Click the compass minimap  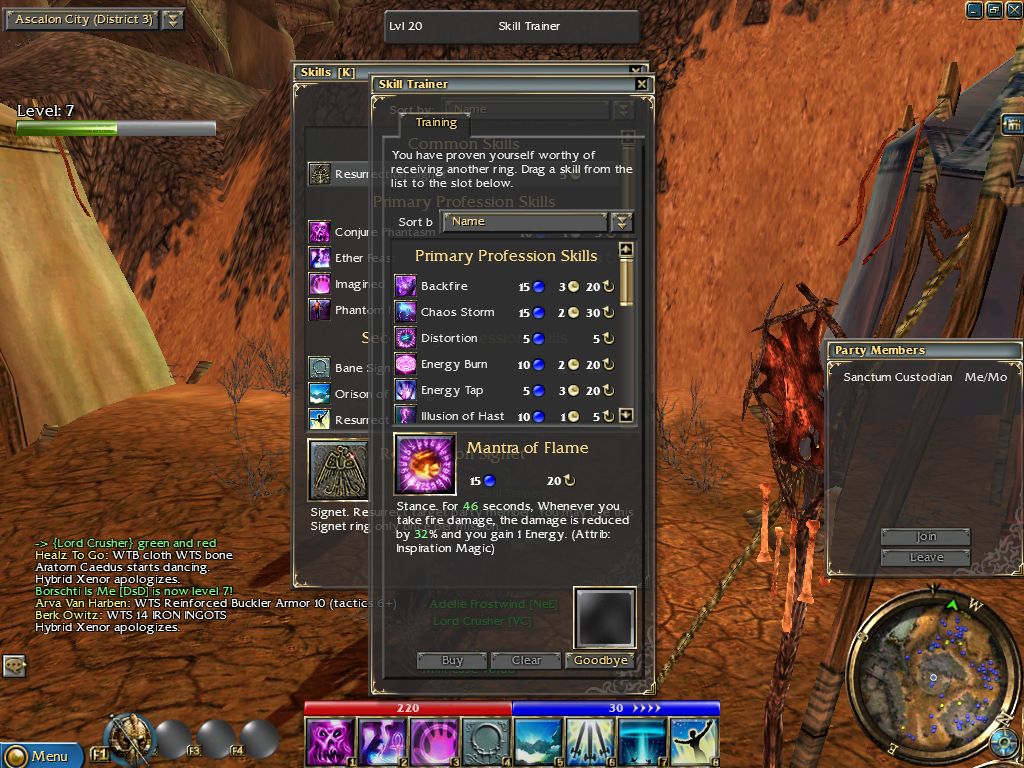(x=931, y=678)
